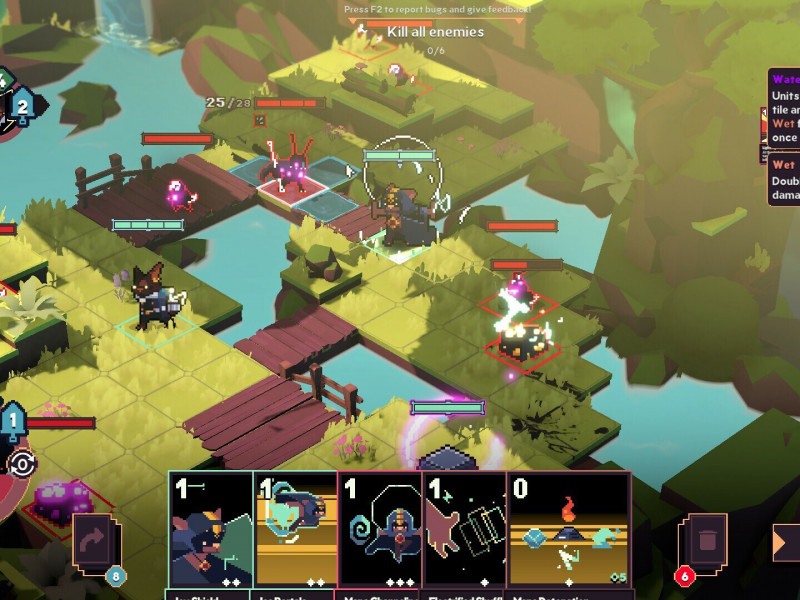Screen dimensions: 800x600
Task: Pick the hand and shuffling cards card
Action: (x=466, y=530)
